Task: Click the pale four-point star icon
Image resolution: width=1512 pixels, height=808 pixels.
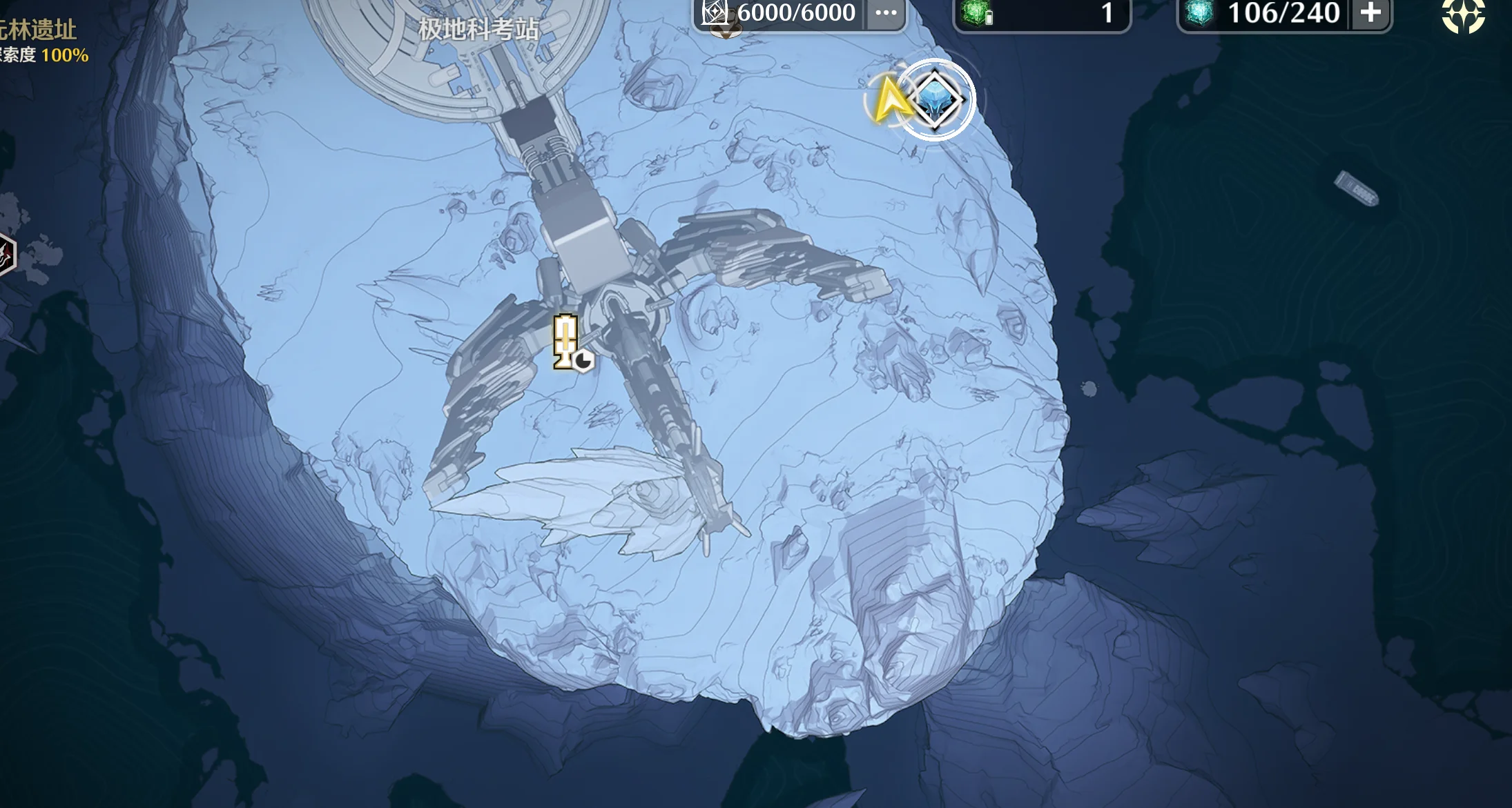Action: point(1463,15)
